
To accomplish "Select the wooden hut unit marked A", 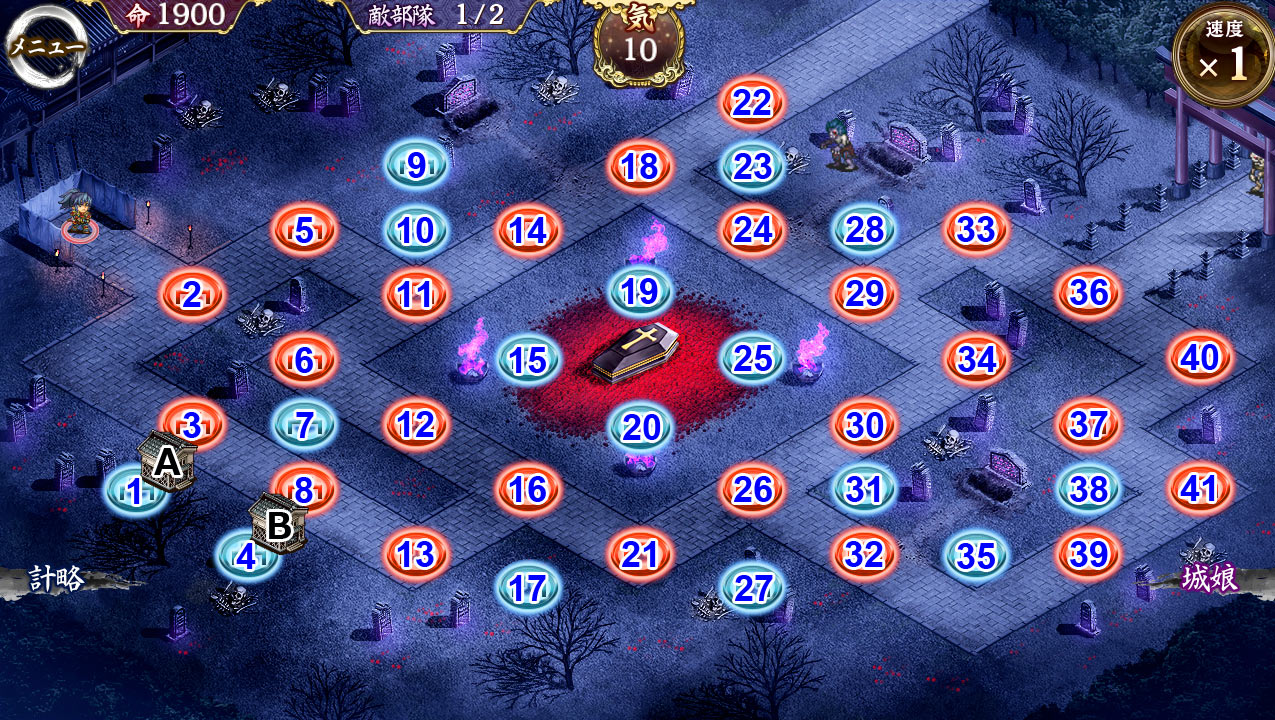I will (x=167, y=462).
